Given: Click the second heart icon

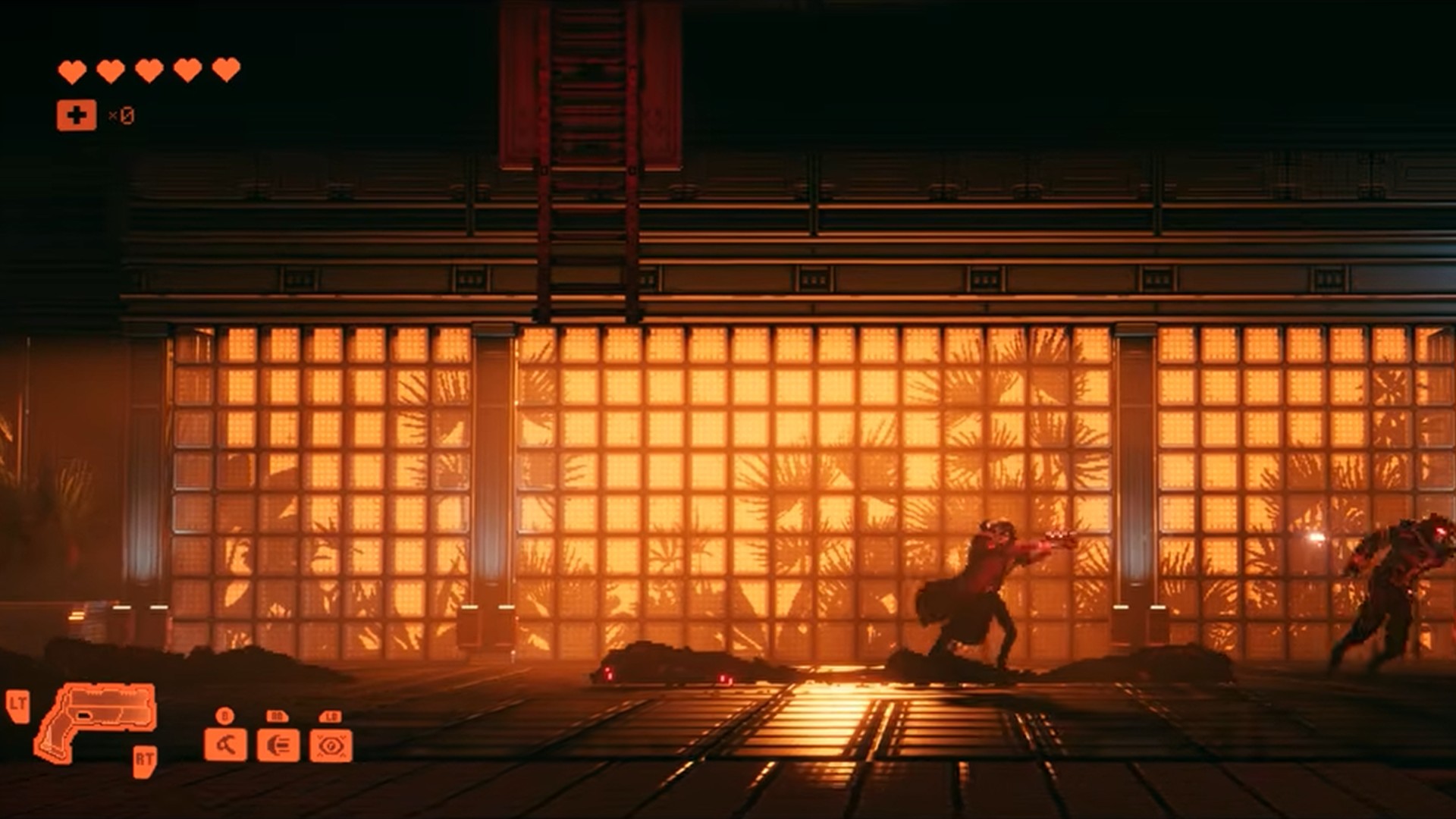Looking at the screenshot, I should click(108, 70).
